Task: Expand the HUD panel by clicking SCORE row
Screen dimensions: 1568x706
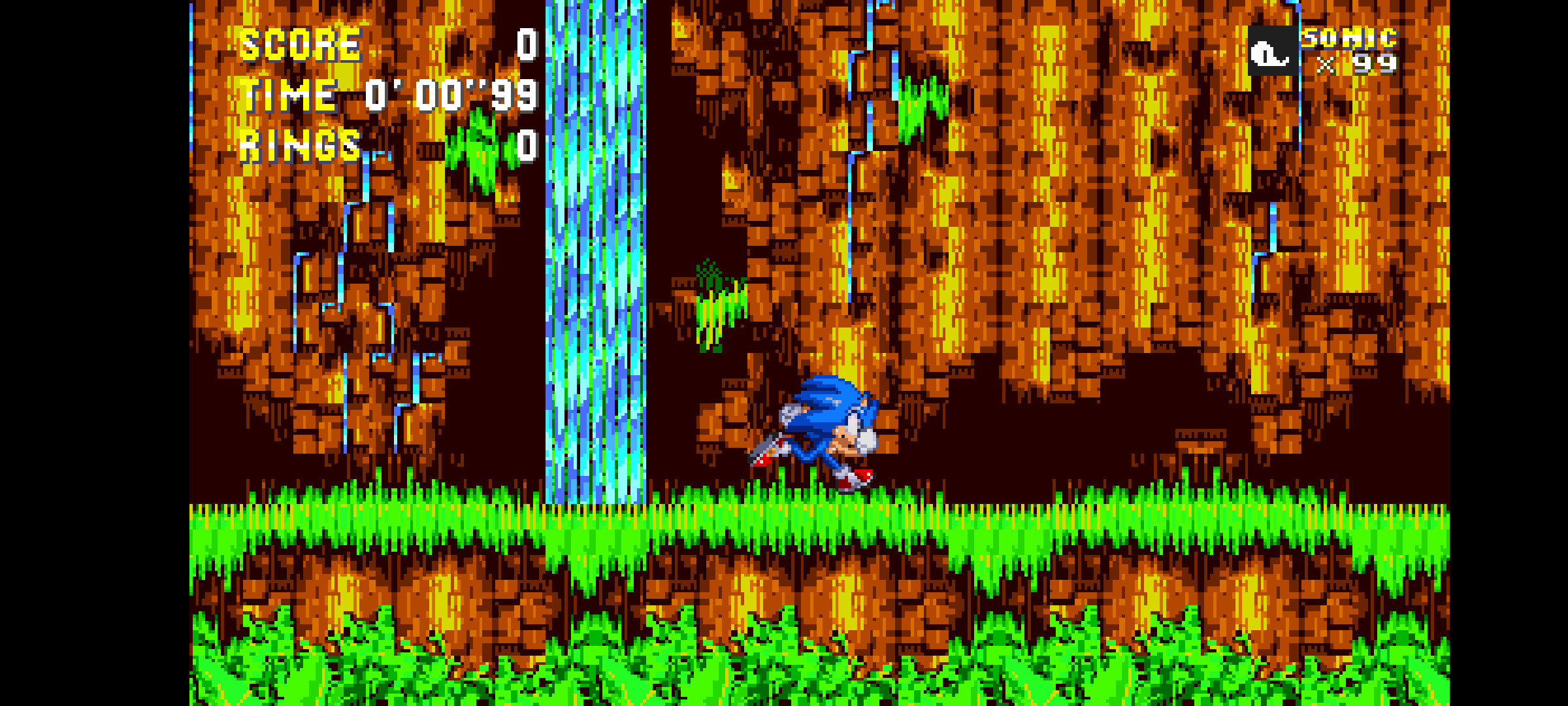Action: (301, 46)
